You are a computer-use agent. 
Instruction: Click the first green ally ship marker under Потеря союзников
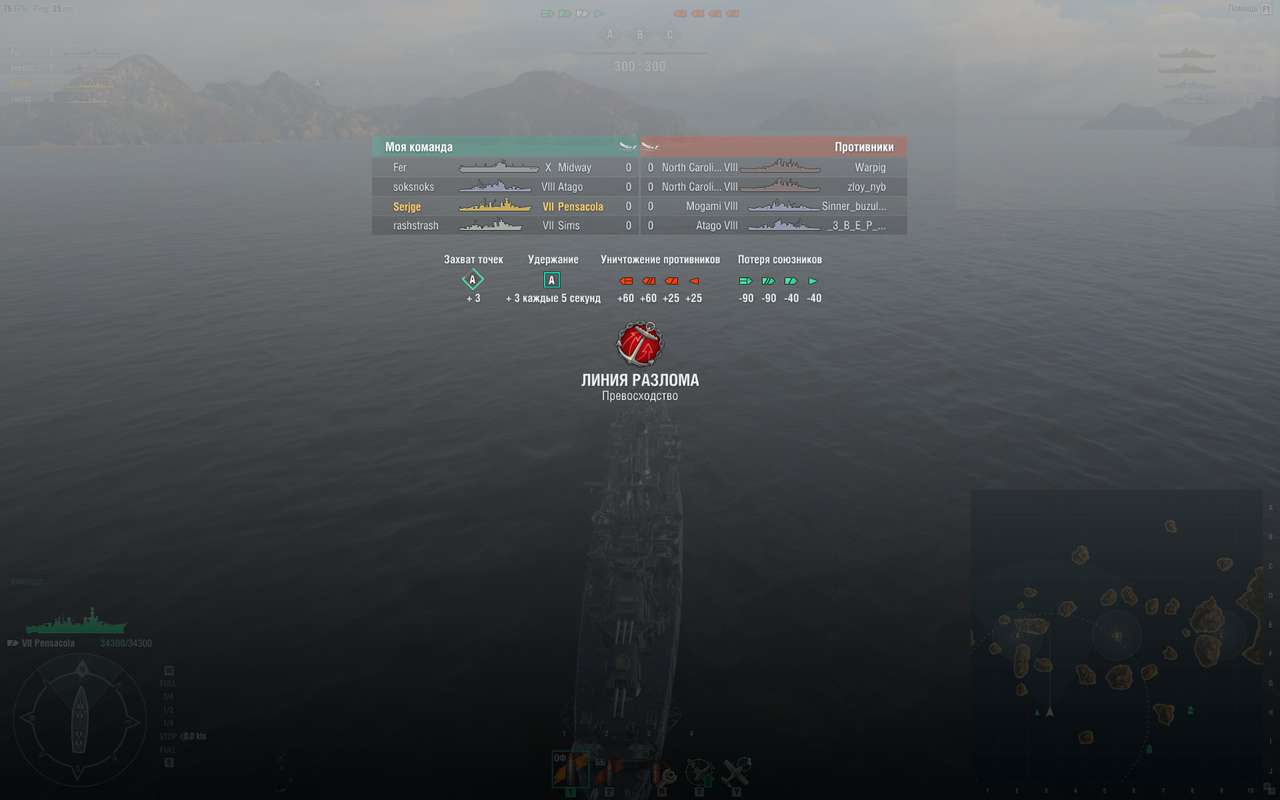[x=744, y=281]
